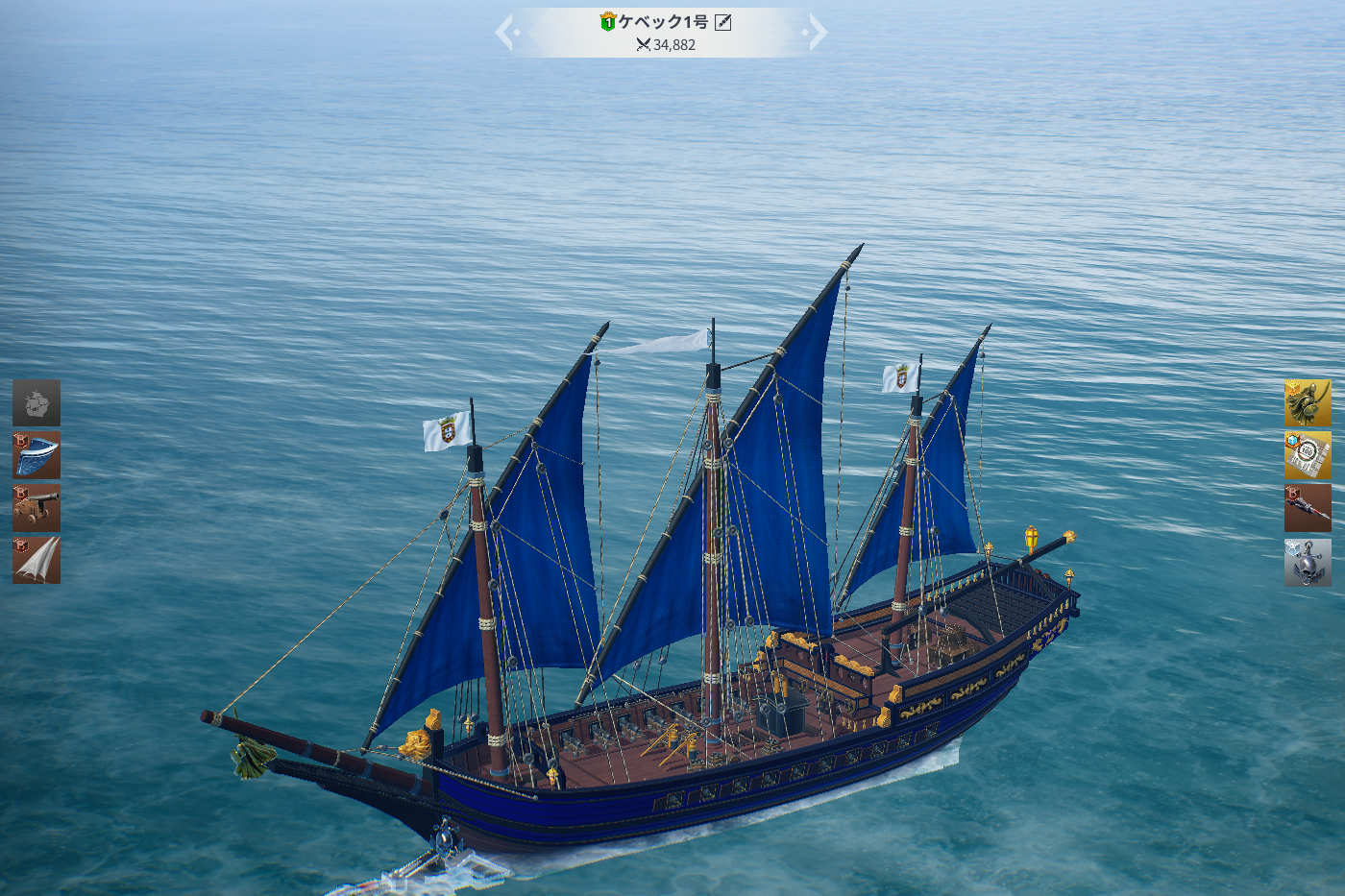
Task: Select the greyed-out ship silhouette slot
Action: [37, 403]
